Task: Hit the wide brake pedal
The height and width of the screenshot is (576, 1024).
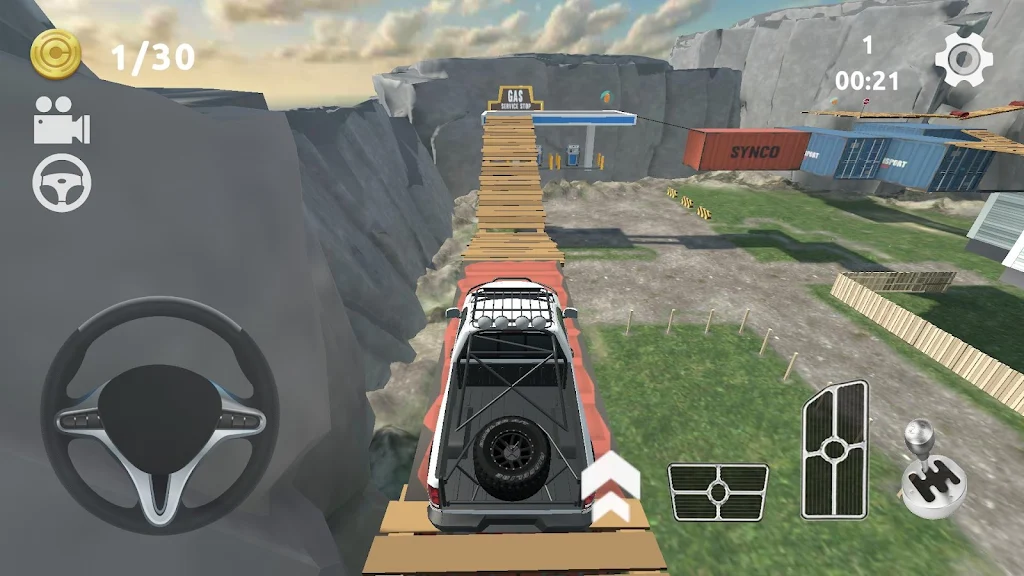Action: pos(717,491)
